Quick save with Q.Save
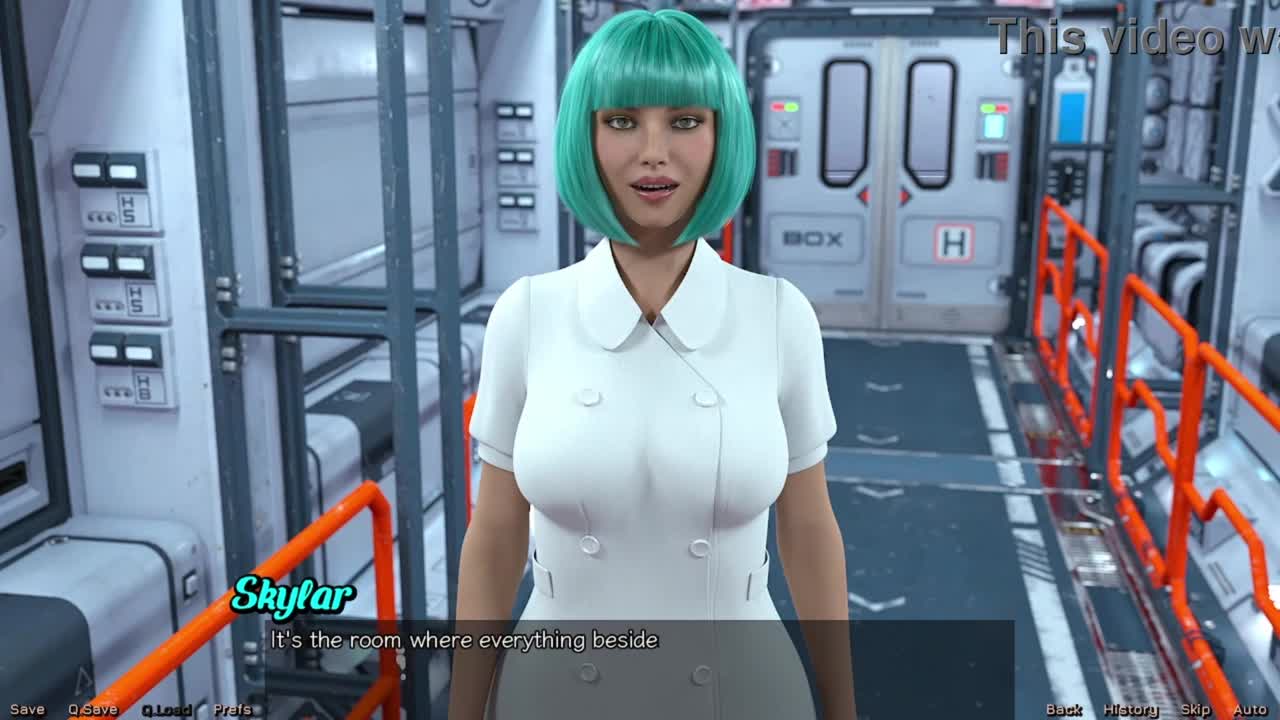Viewport: 1280px width, 720px height. [x=93, y=709]
